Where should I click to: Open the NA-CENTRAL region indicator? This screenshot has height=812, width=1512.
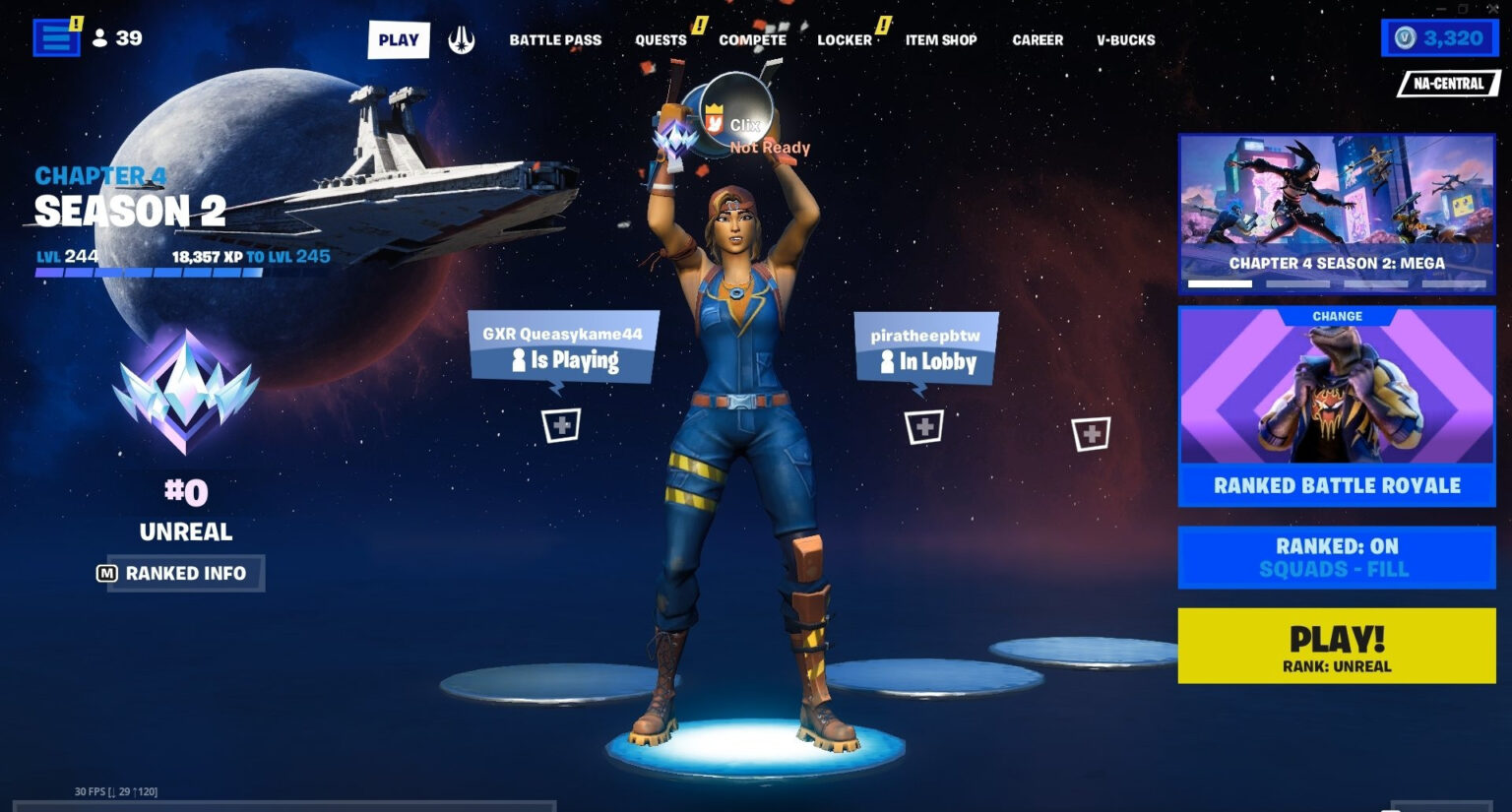[1447, 84]
